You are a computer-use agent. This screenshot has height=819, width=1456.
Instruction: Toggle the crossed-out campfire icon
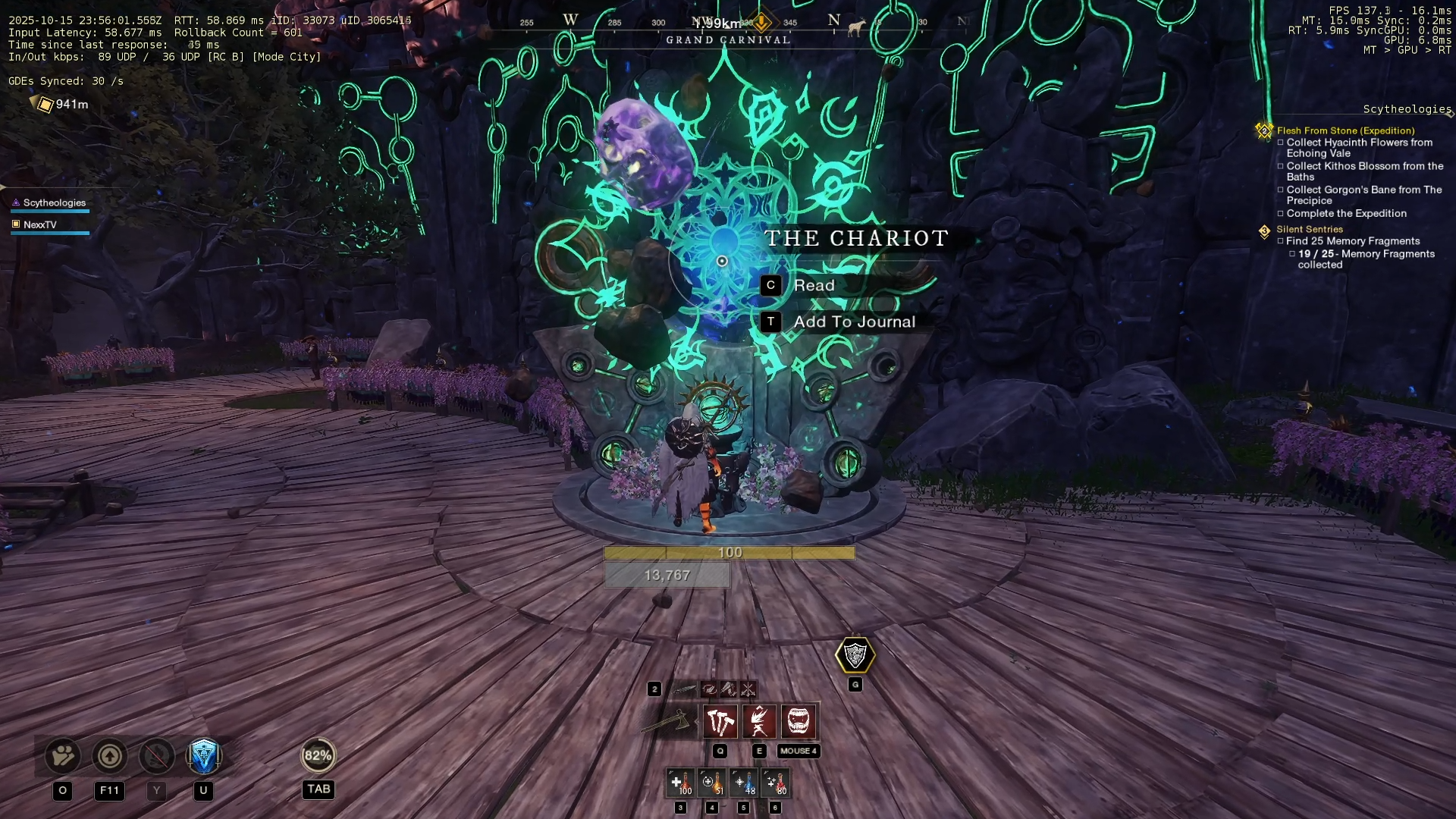157,756
